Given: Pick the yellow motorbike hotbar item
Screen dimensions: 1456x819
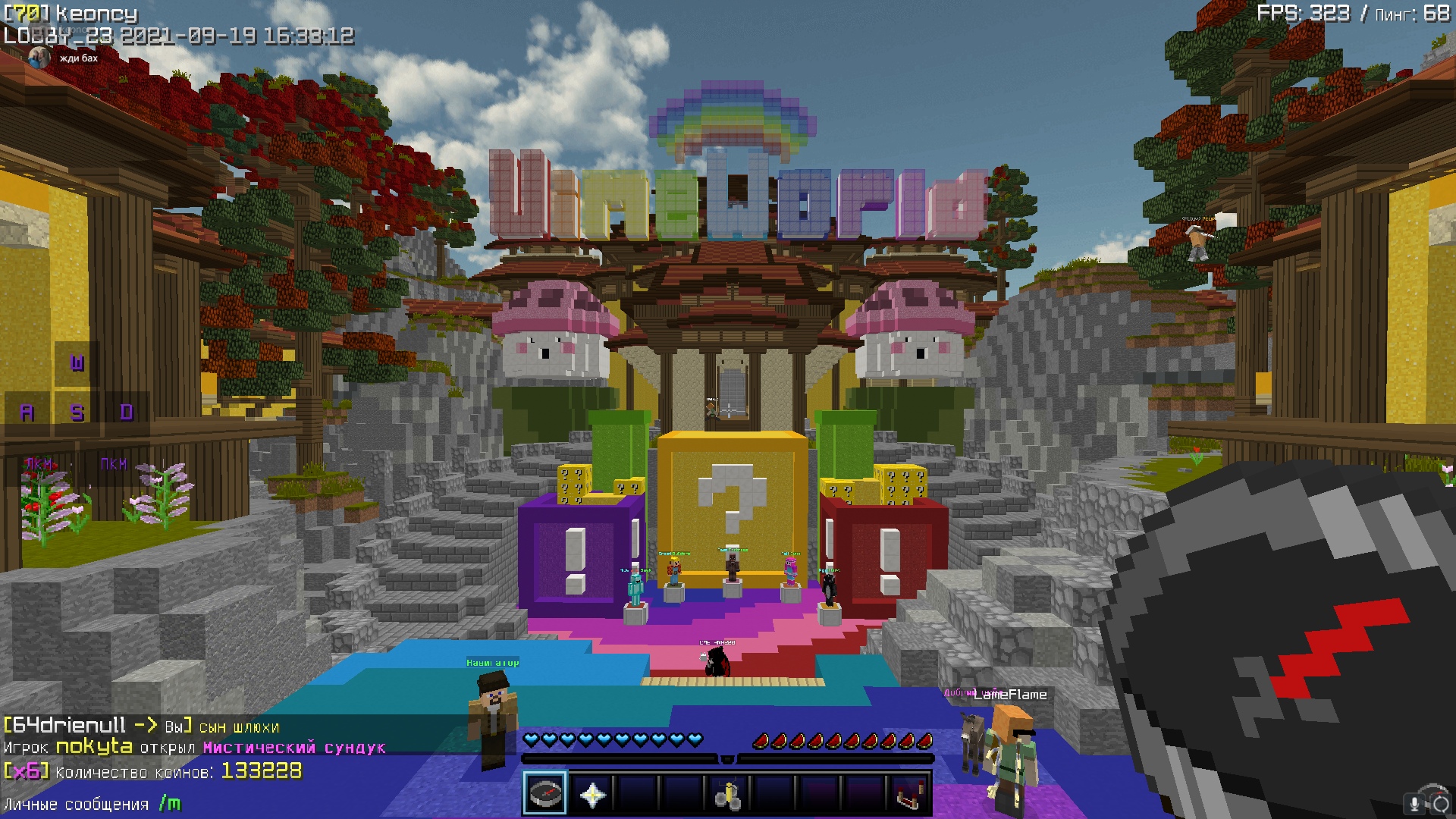Looking at the screenshot, I should pos(727,795).
